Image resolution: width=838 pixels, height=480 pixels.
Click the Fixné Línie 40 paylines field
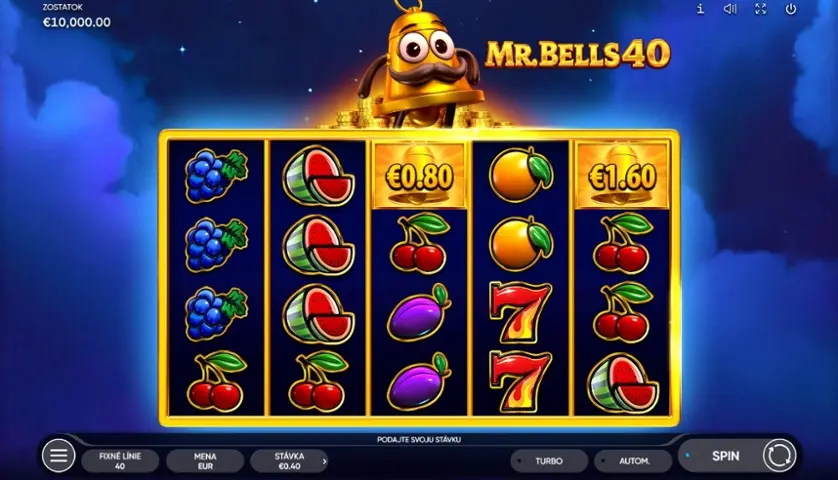pos(120,460)
